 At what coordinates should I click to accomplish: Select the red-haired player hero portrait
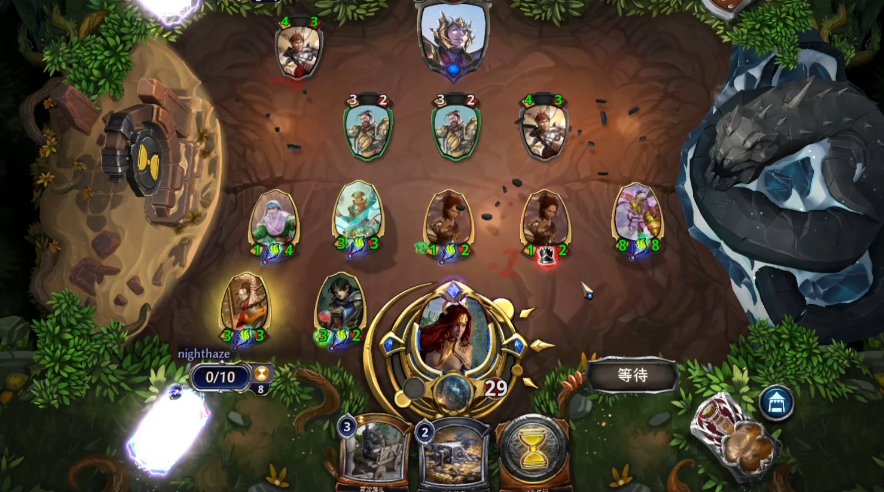click(453, 332)
